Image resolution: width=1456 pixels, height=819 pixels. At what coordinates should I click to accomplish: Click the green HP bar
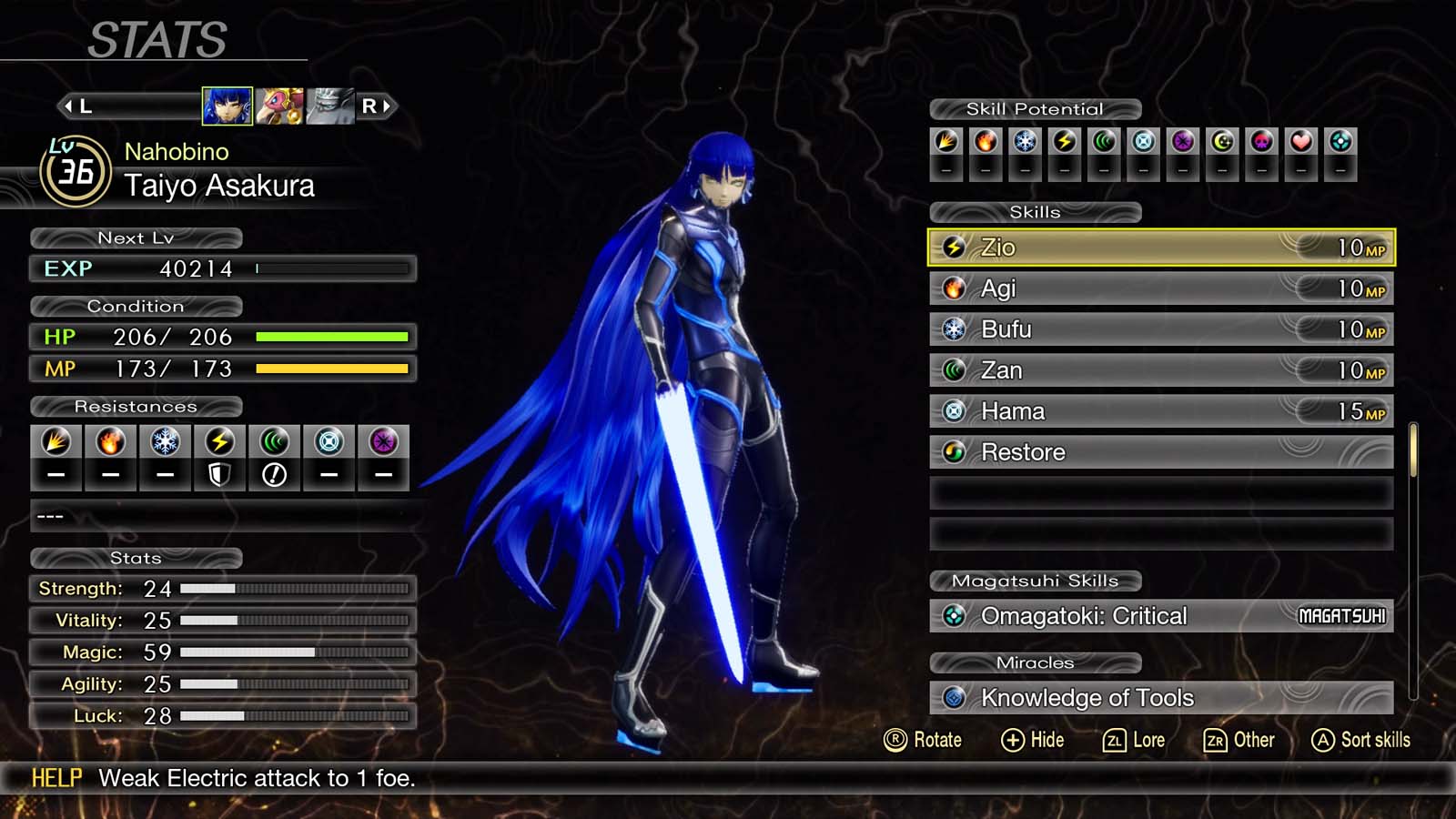334,338
